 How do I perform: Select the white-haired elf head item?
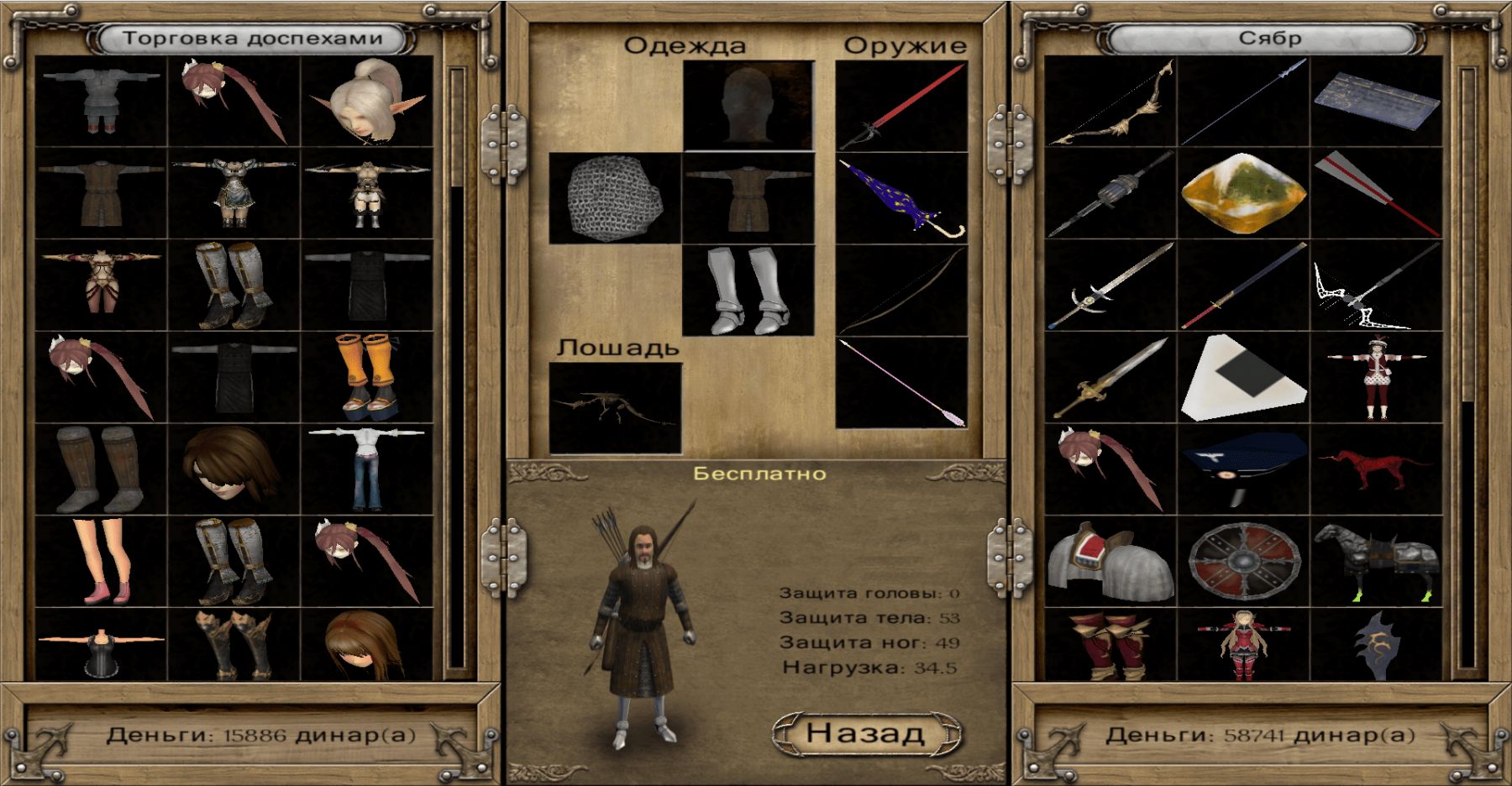(366, 102)
